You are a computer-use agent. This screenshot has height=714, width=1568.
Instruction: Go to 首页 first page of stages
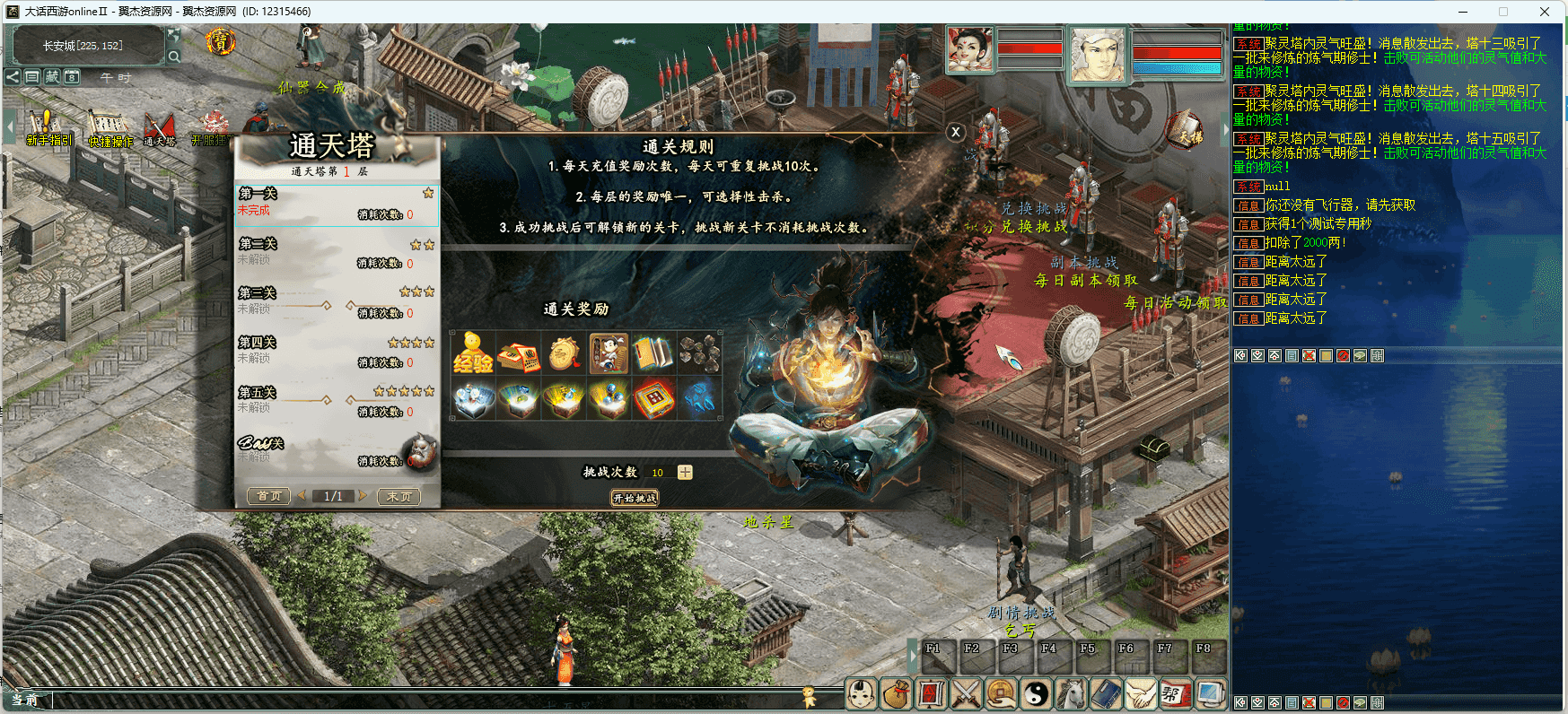[268, 496]
